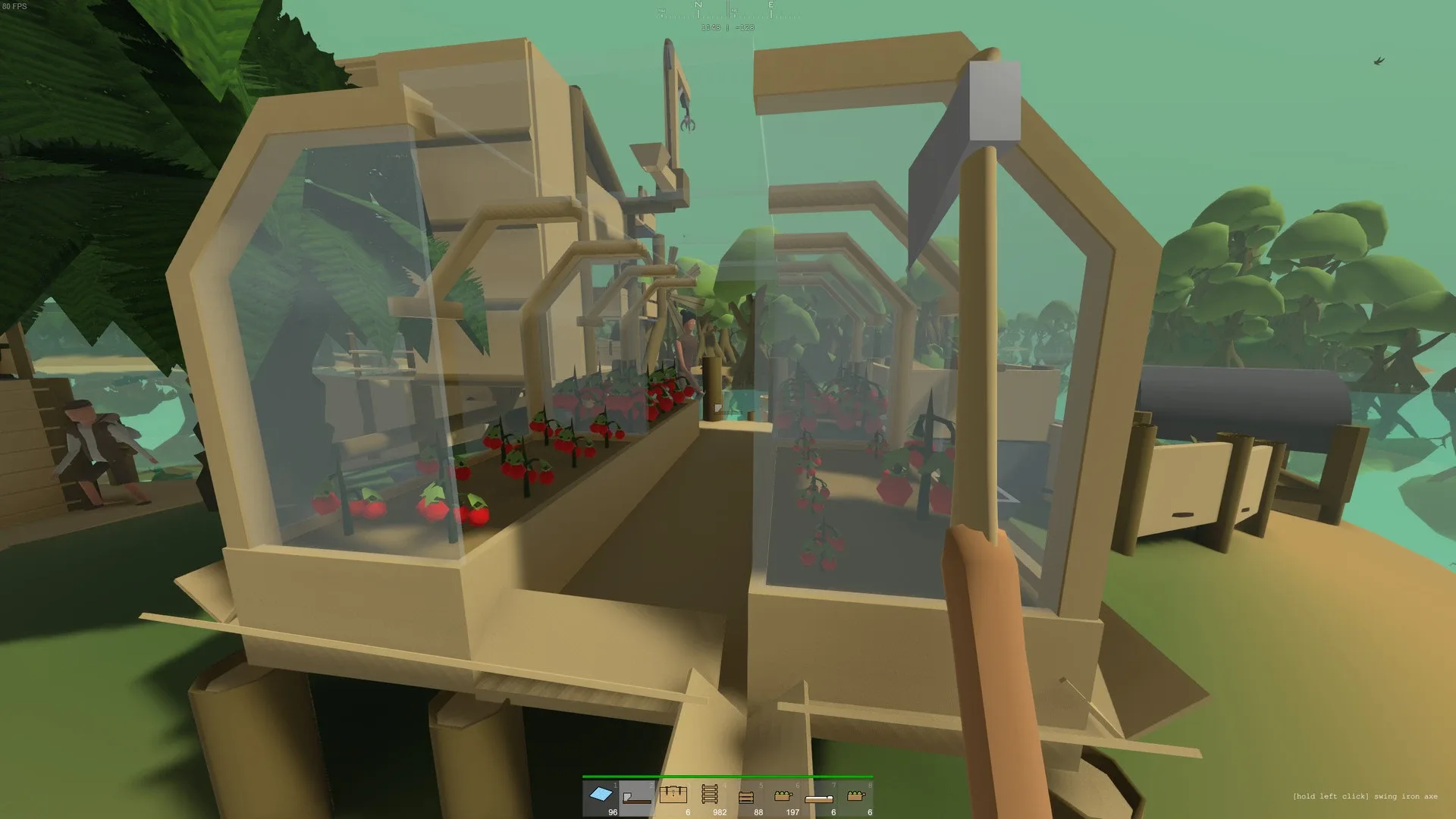Click the coordinates readout below the compass
This screenshot has height=819, width=1456.
point(727,27)
